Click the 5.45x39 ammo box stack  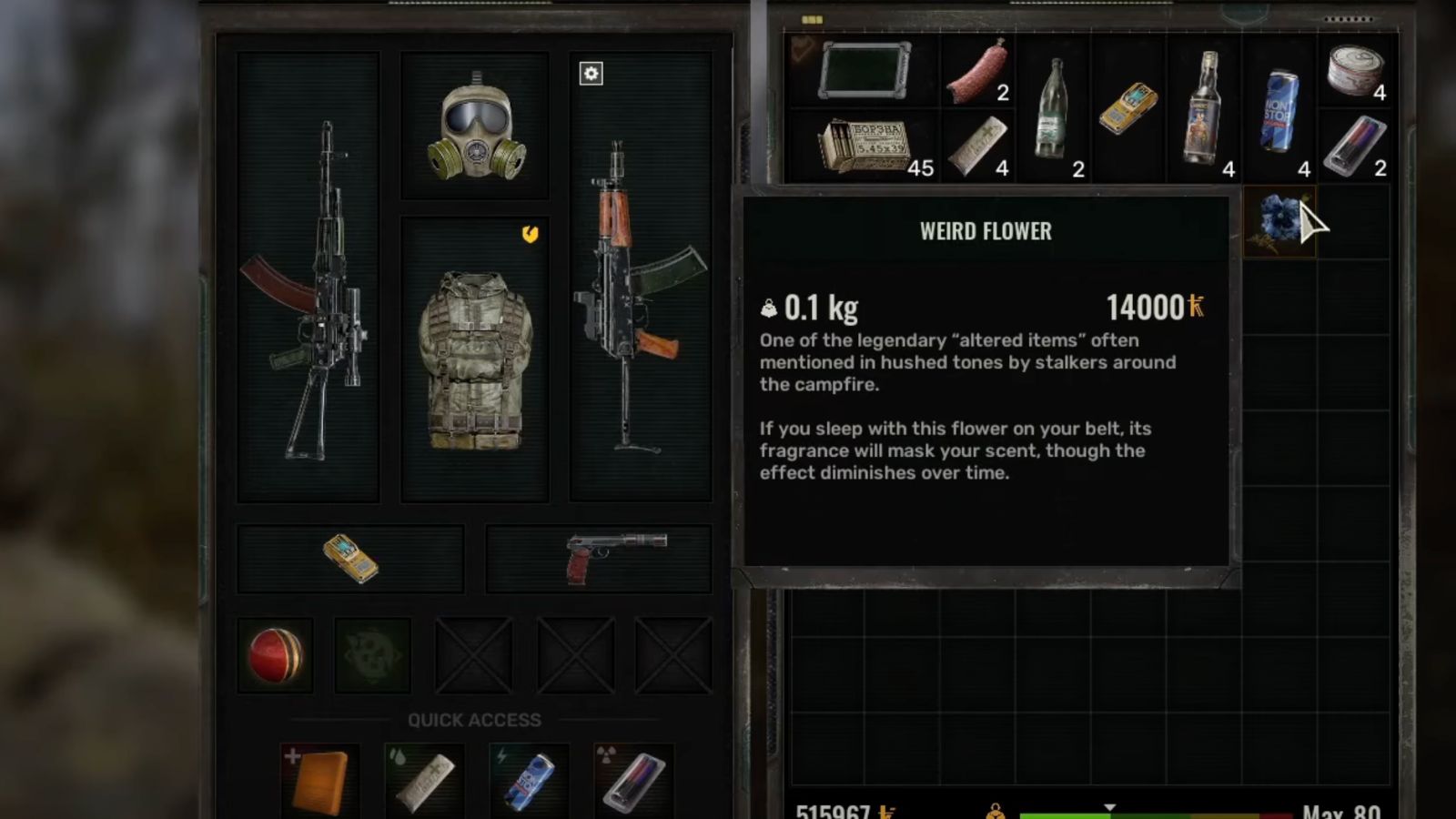pyautogui.click(x=864, y=146)
